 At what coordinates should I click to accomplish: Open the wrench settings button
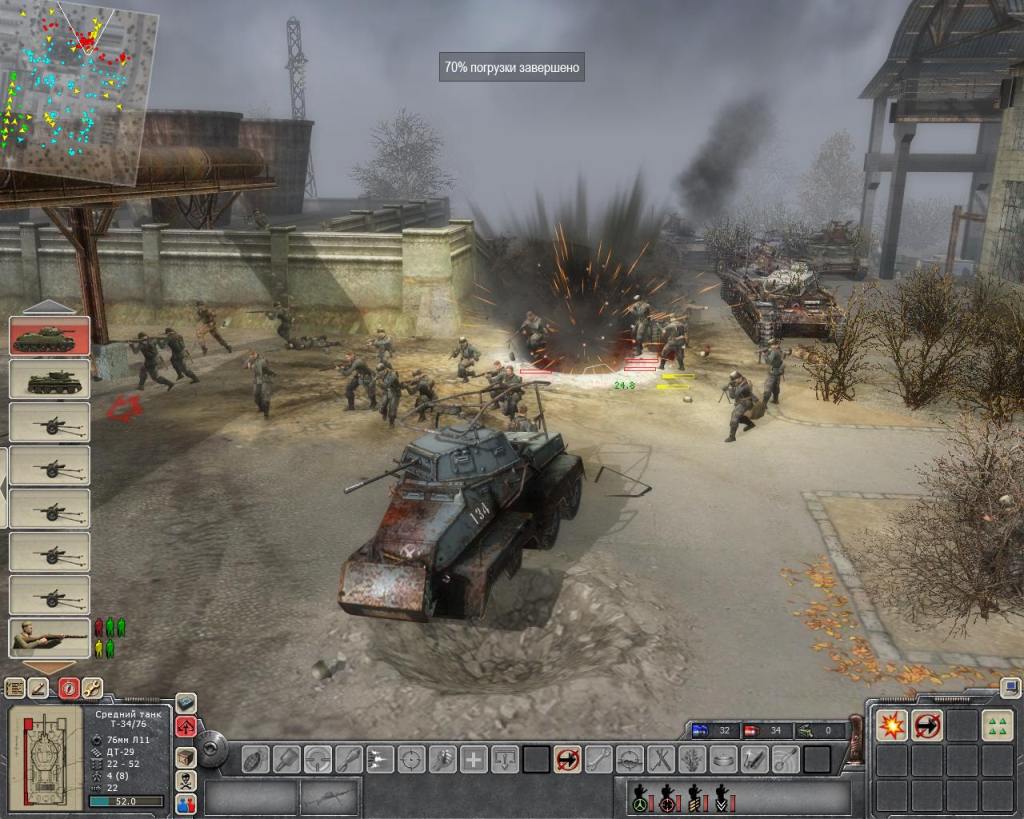(91, 687)
